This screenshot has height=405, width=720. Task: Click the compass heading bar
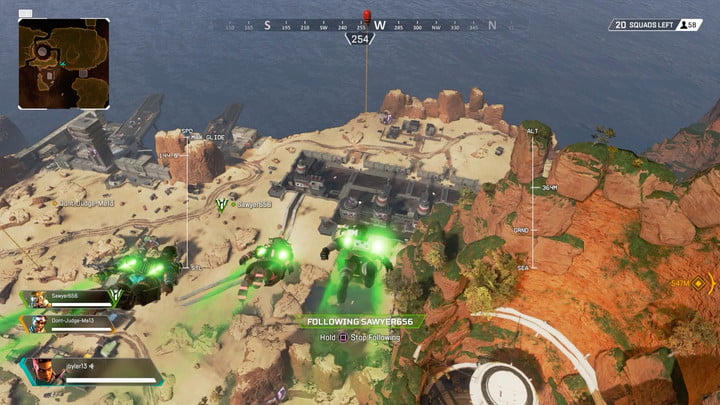364,25
